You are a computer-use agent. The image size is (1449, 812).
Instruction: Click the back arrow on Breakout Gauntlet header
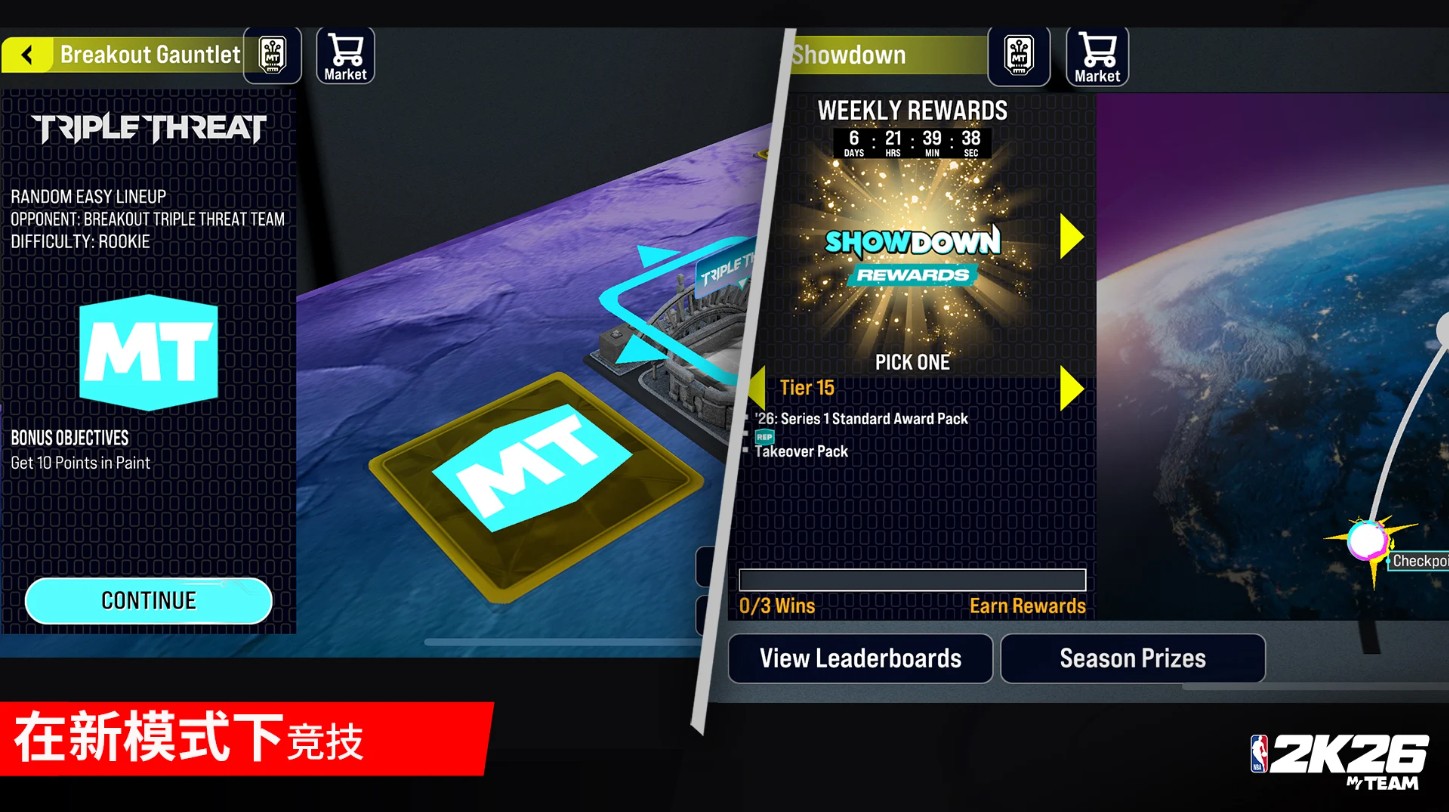coord(27,54)
